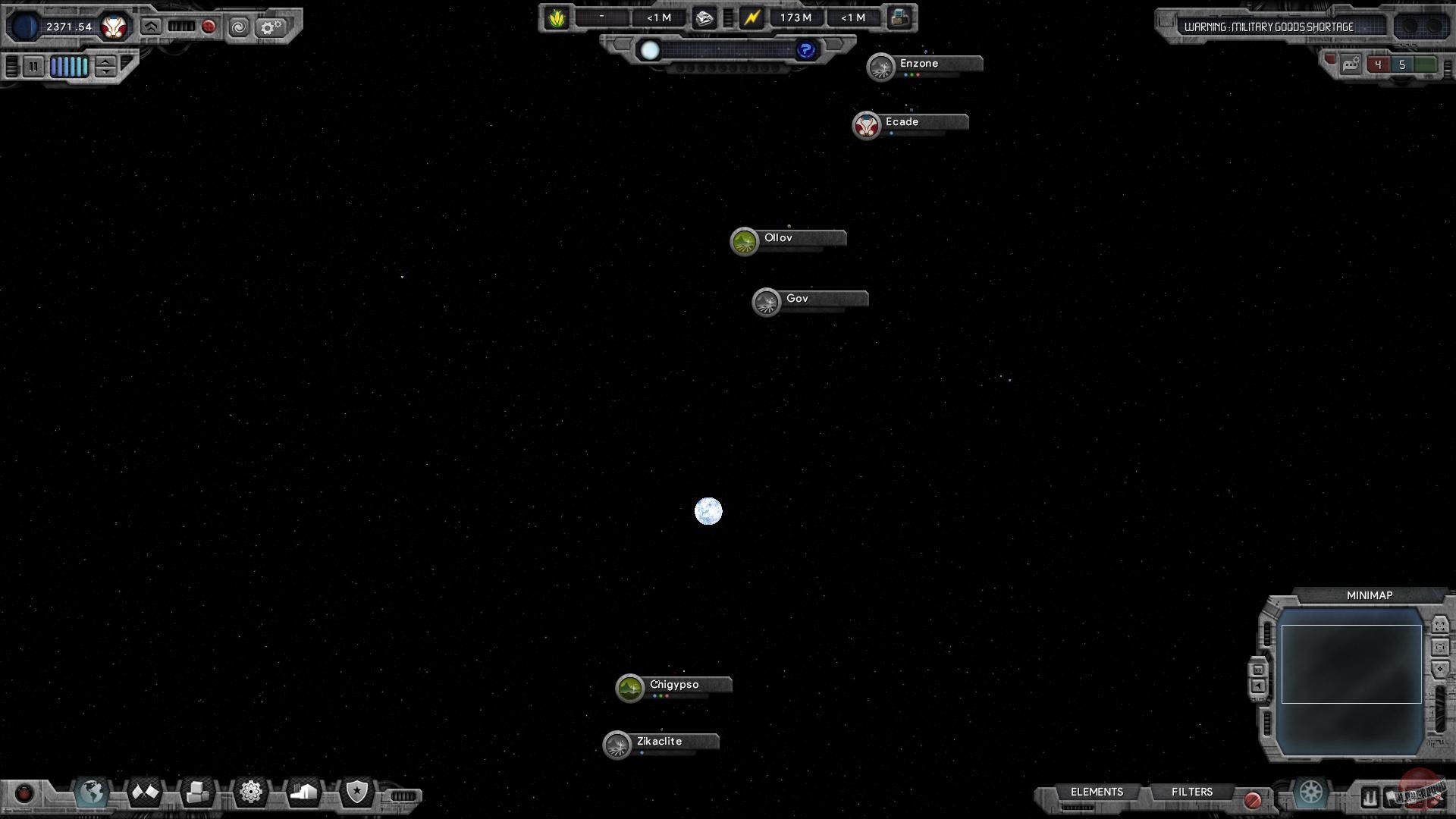Image resolution: width=1456 pixels, height=819 pixels.
Task: Select the globe view icon in bottom toolbar
Action: click(91, 791)
